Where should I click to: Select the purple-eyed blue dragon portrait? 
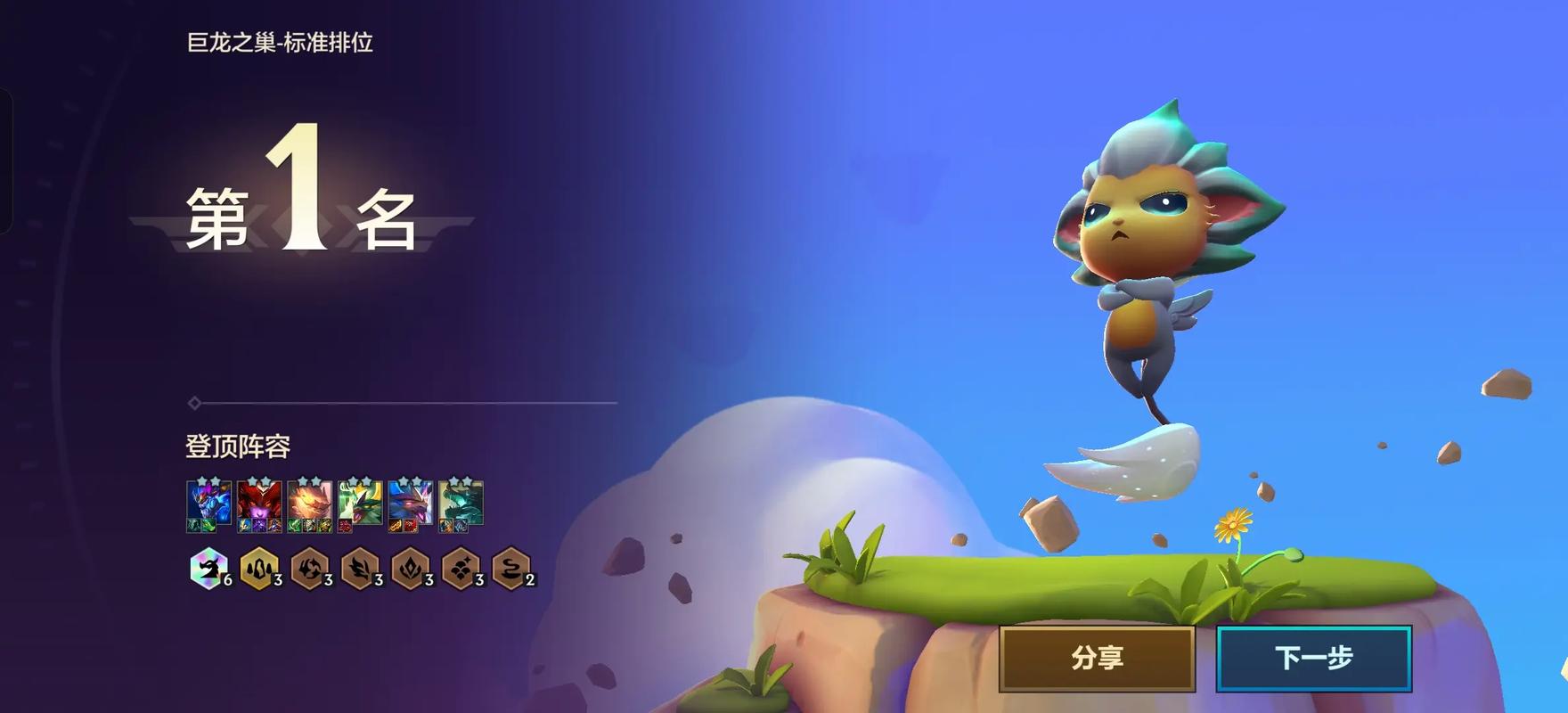410,504
